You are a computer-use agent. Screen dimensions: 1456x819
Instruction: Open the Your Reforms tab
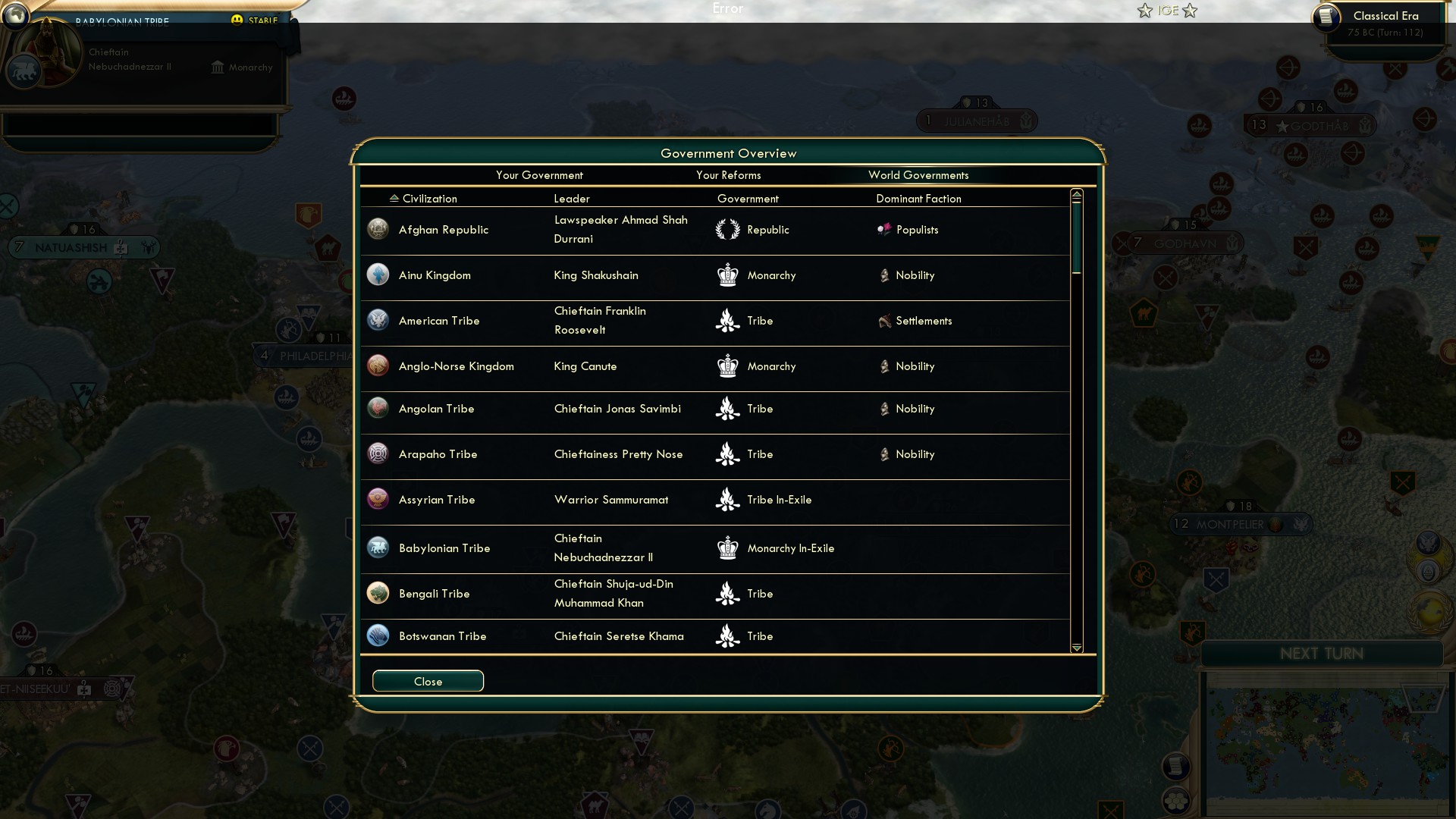(x=728, y=175)
